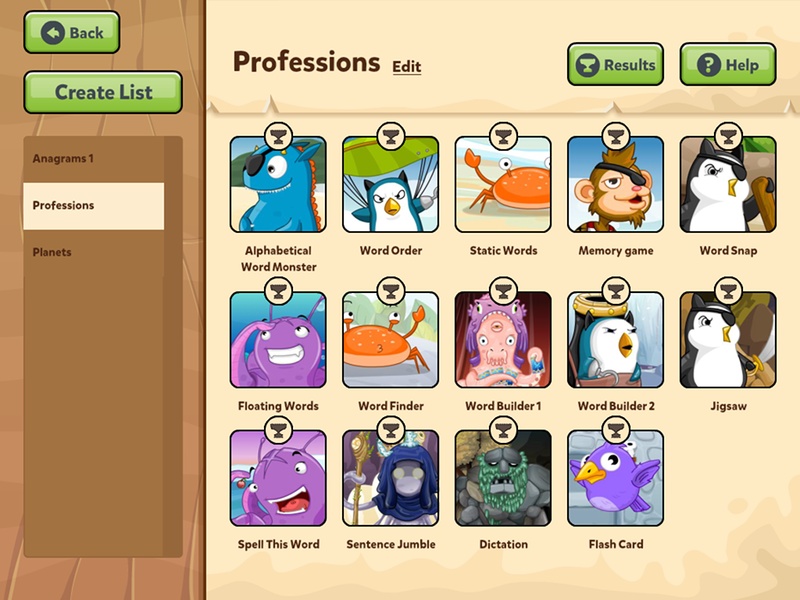This screenshot has width=800, height=600.
Task: Edit the Professions list
Action: point(406,67)
